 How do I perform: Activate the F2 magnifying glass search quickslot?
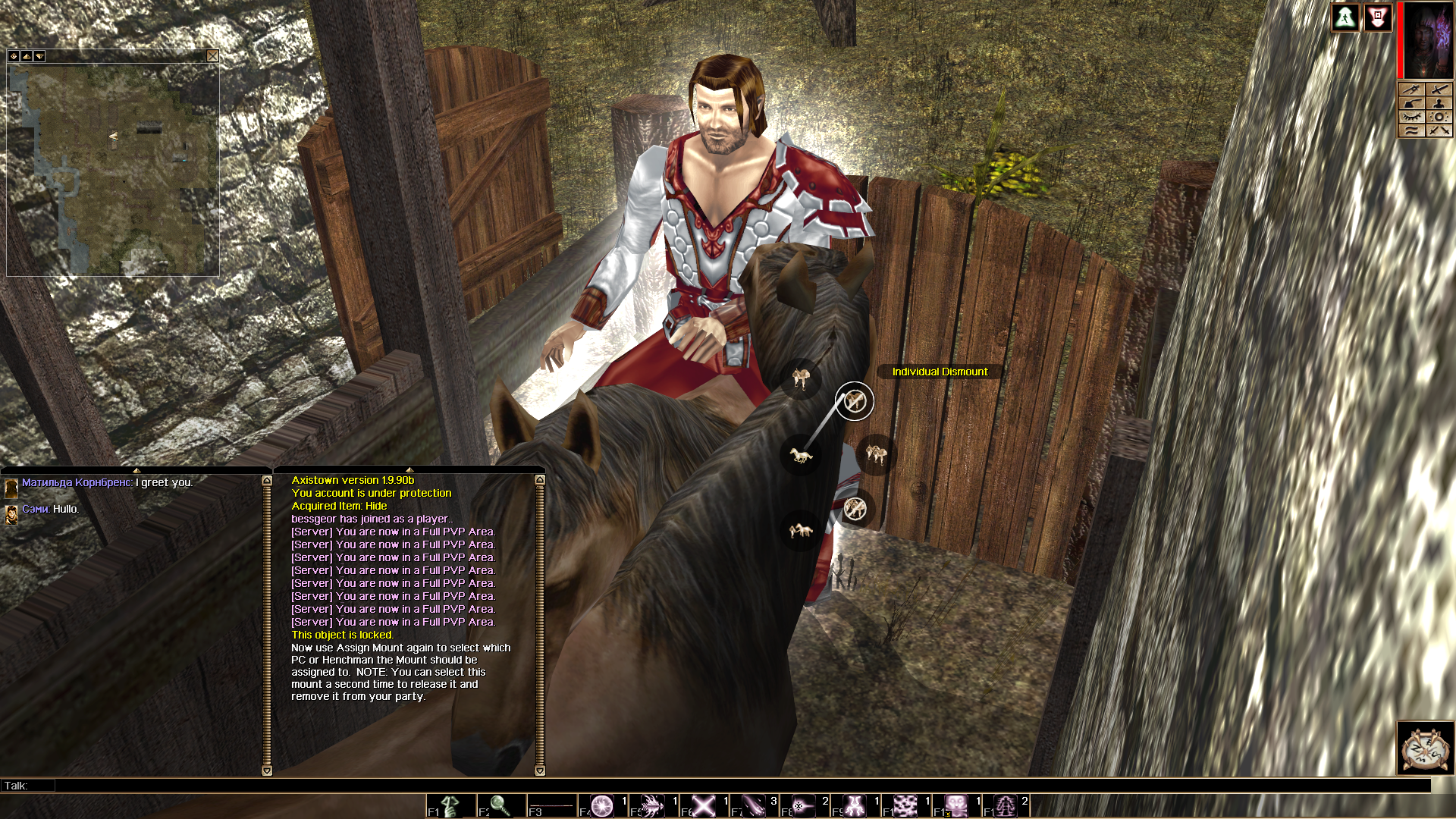[x=500, y=805]
